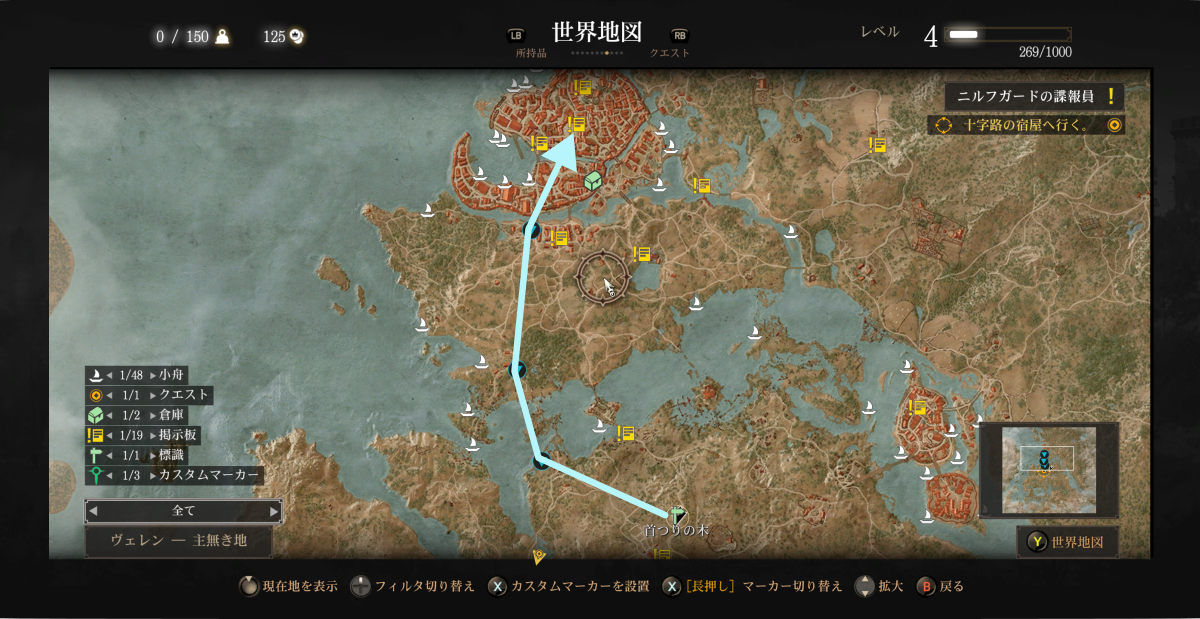Image resolution: width=1200 pixels, height=619 pixels.
Task: Click the 首つりの木 signpost marker
Action: (x=677, y=515)
